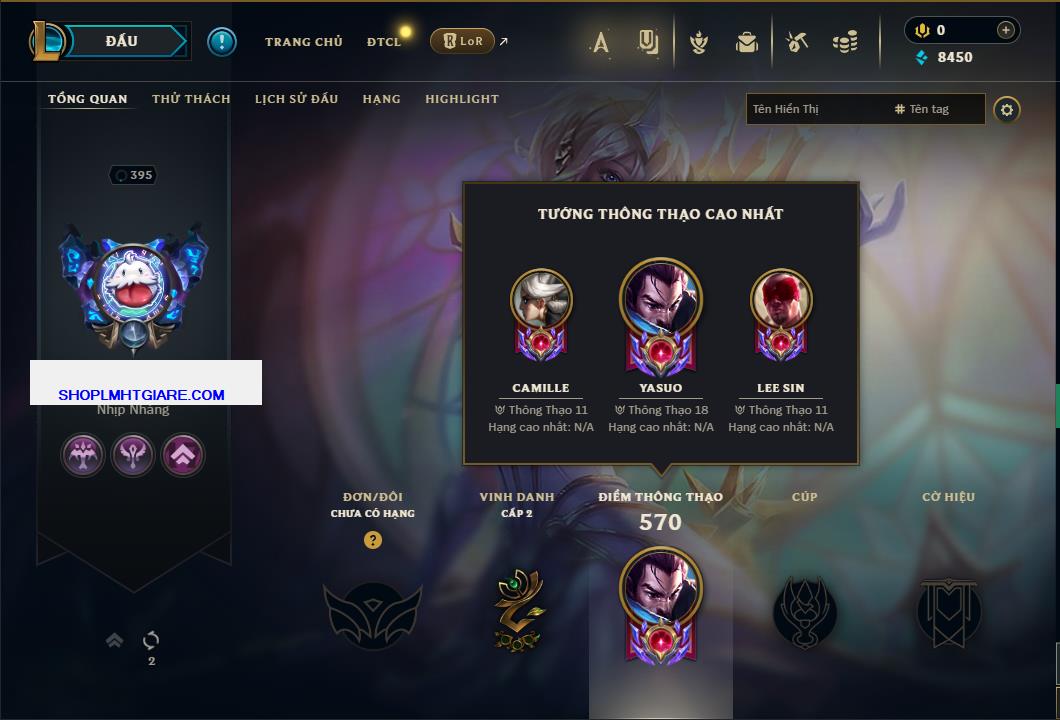
Task: Open the gear settings button
Action: [x=1007, y=109]
